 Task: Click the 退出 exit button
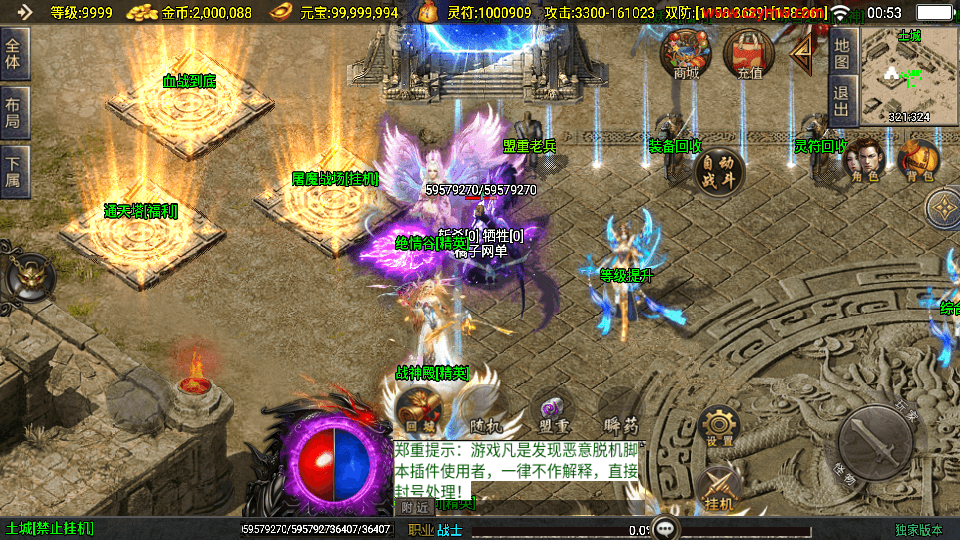842,100
